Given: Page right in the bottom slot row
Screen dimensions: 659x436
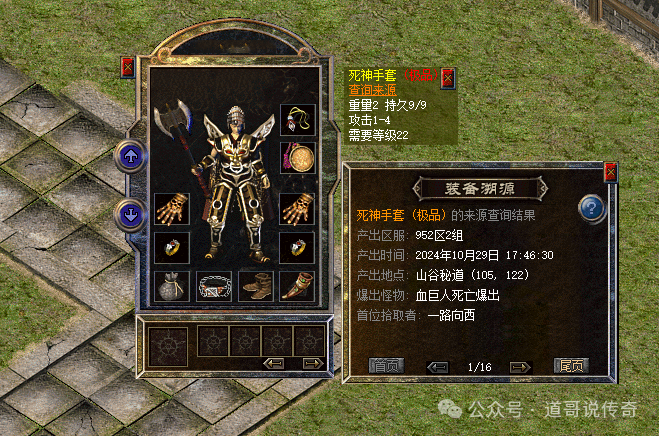Looking at the screenshot, I should [312, 362].
